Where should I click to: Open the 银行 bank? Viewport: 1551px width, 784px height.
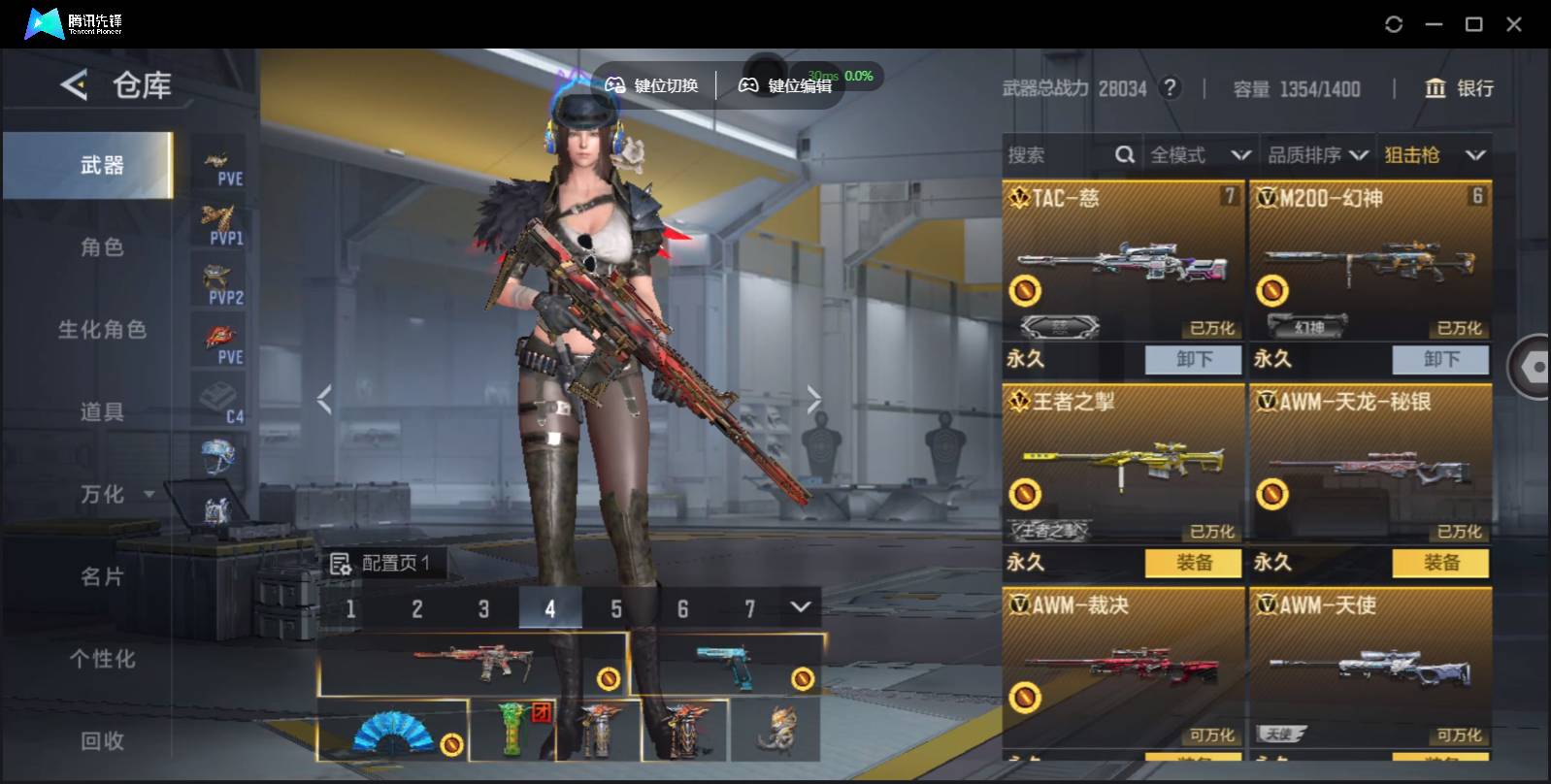1459,88
